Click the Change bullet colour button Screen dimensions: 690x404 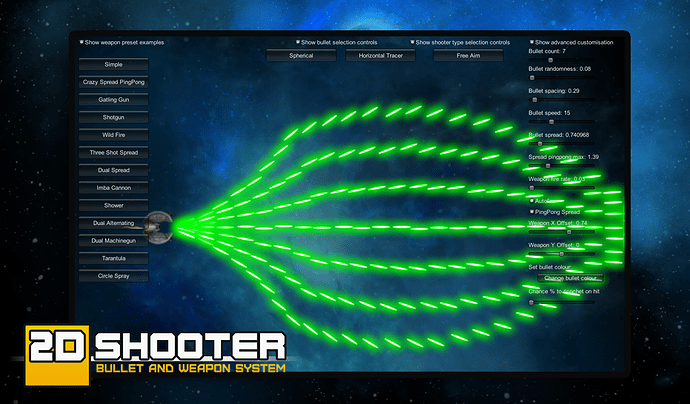click(571, 277)
